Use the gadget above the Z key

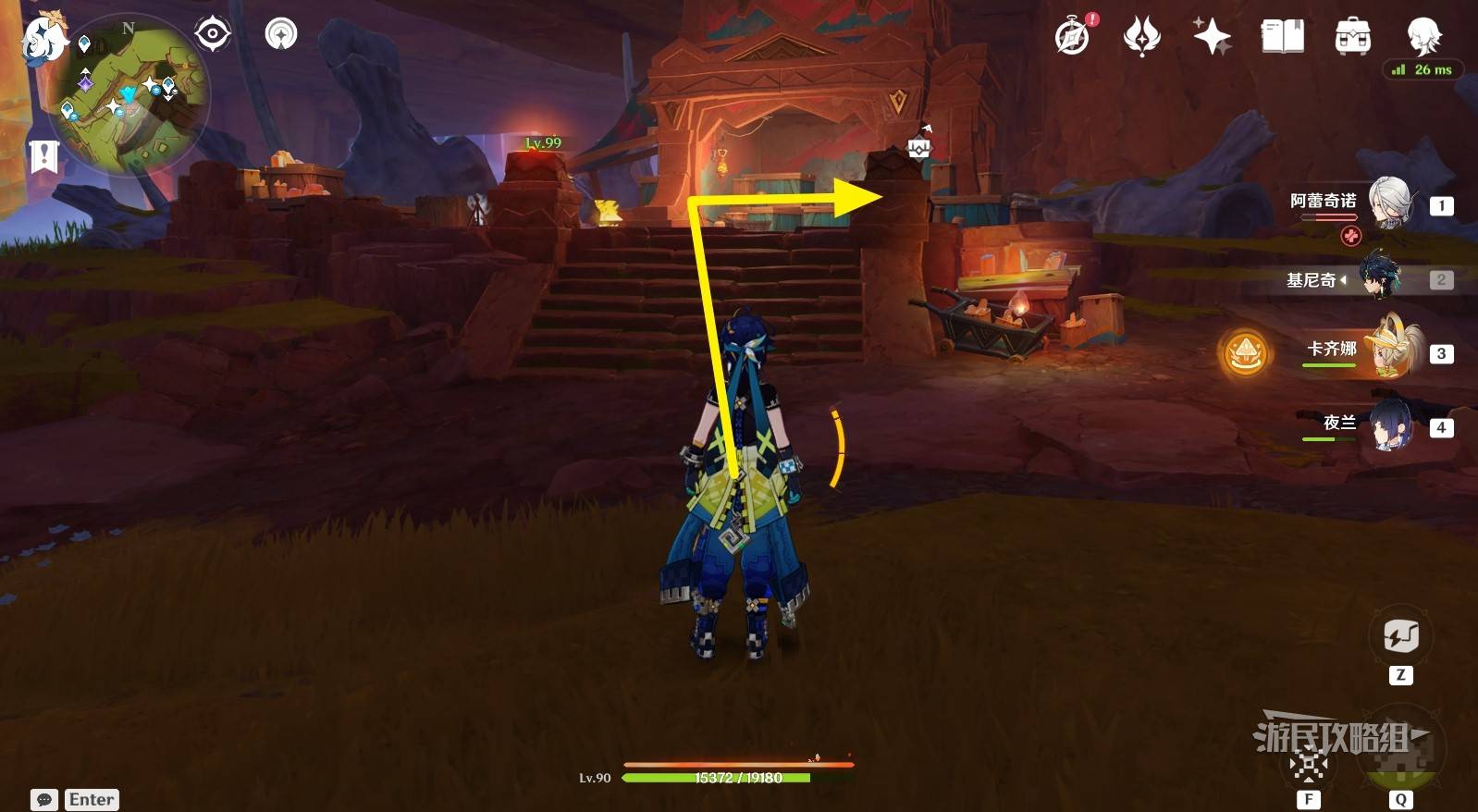point(1400,636)
